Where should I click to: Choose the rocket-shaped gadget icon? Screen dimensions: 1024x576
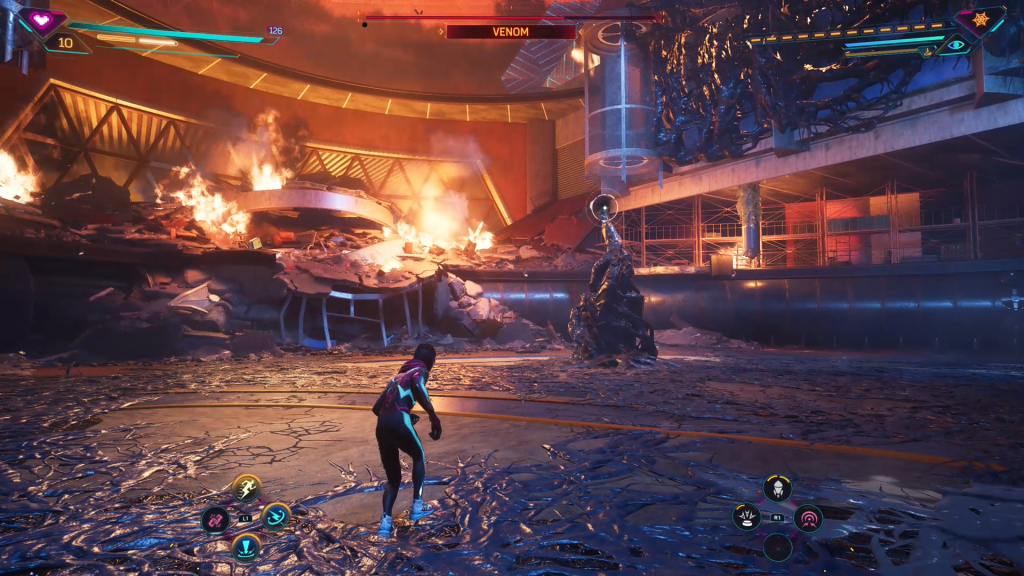pyautogui.click(x=777, y=488)
